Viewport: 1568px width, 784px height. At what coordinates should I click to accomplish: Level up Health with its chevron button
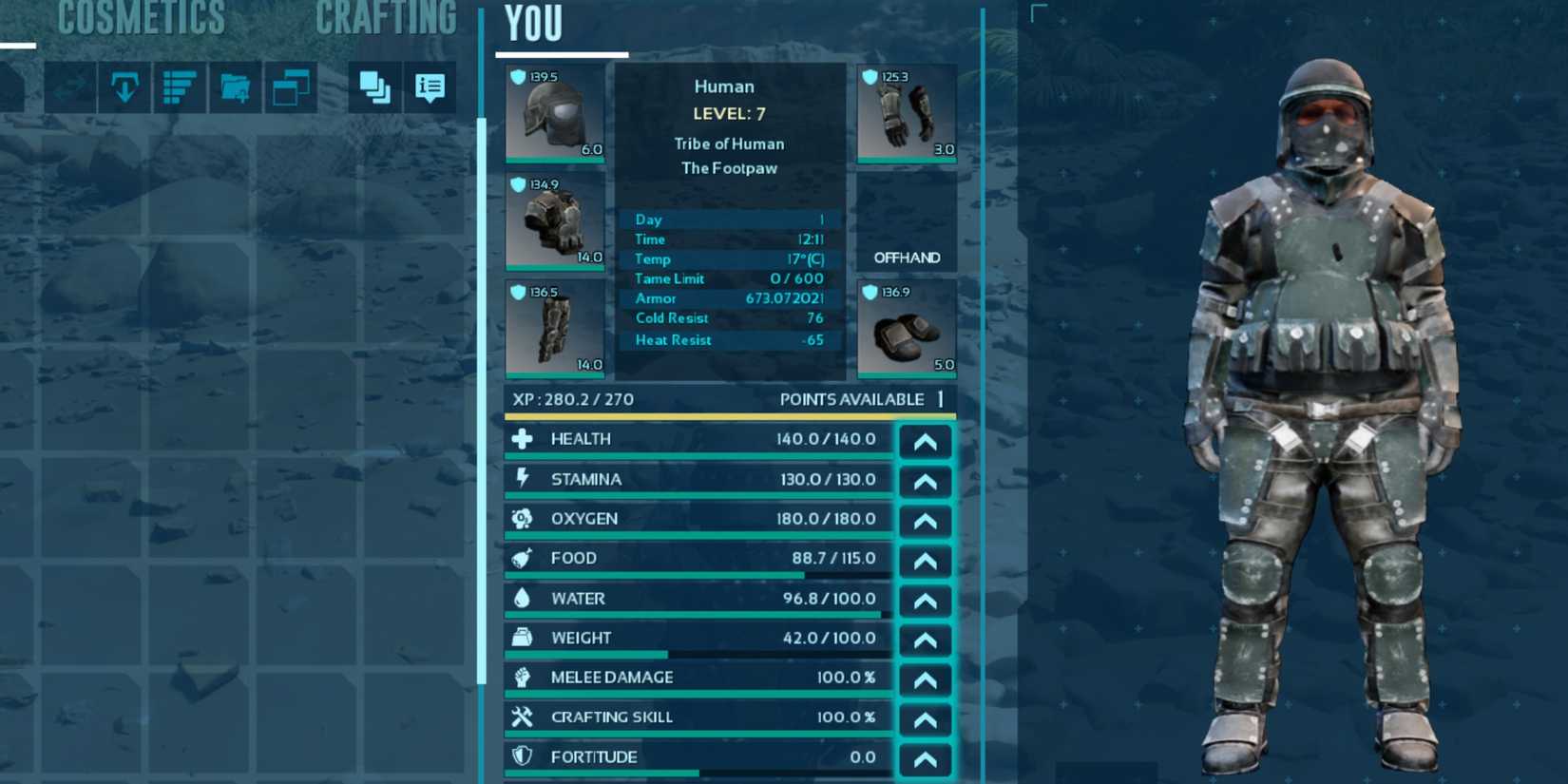(x=924, y=440)
